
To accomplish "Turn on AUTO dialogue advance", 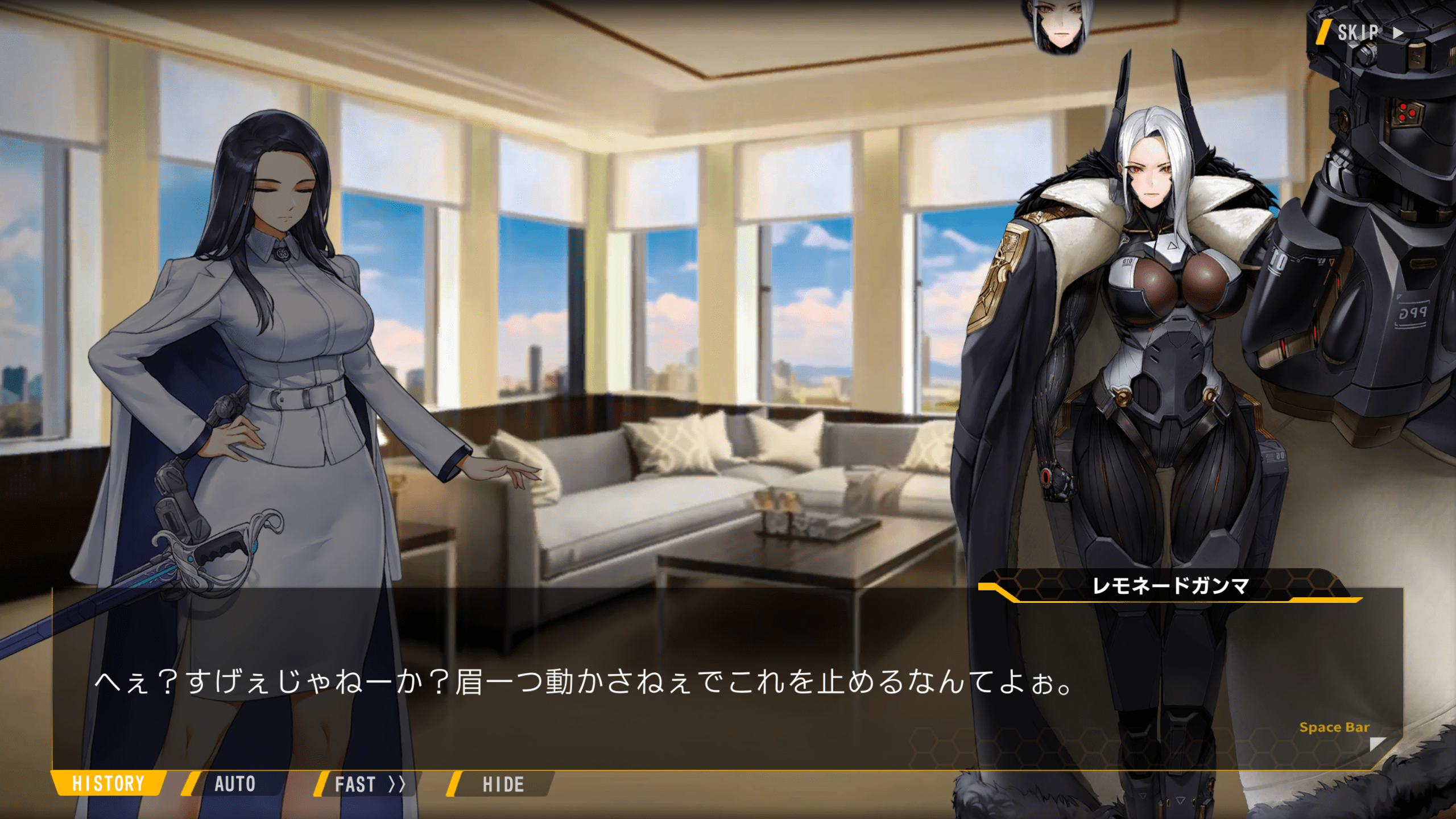I will pos(234,784).
